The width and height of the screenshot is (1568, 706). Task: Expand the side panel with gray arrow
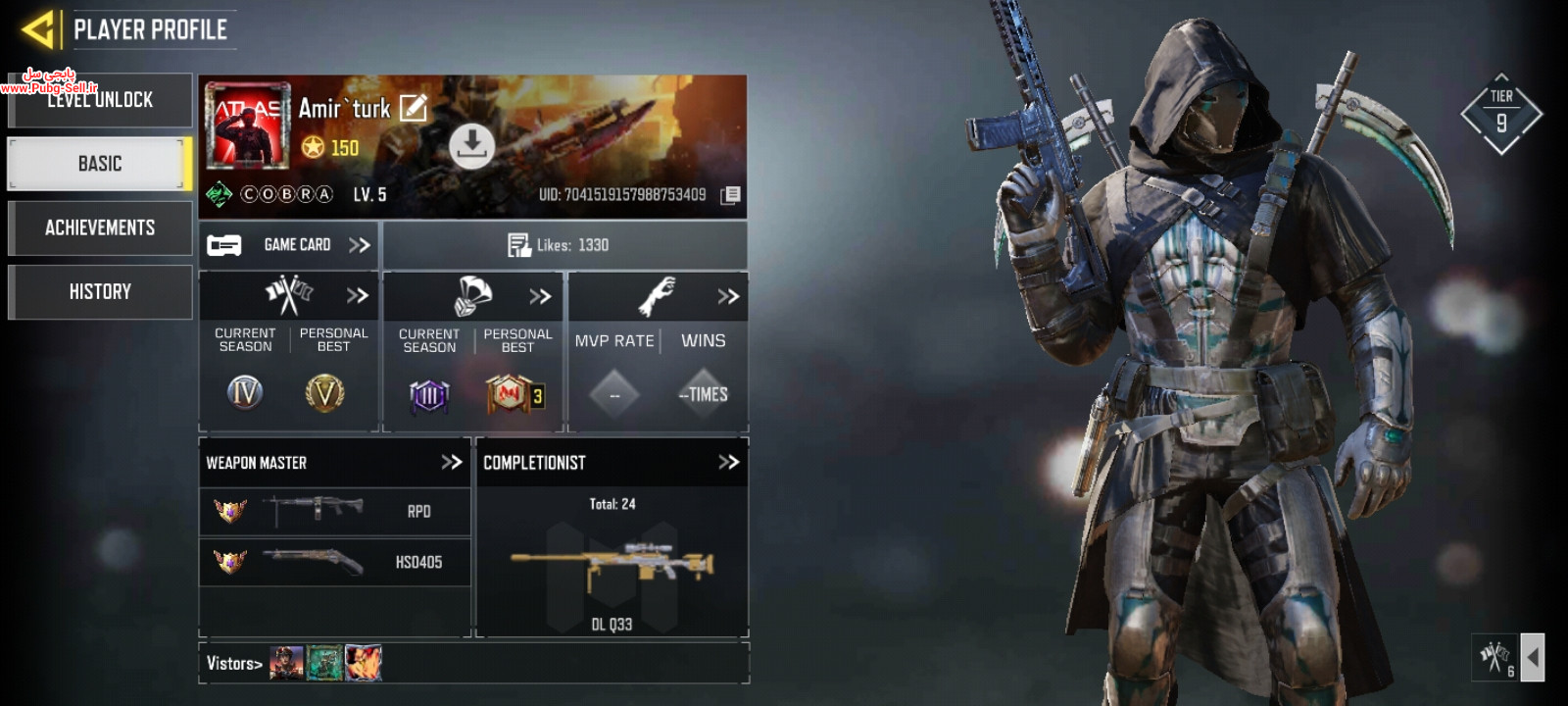pos(1533,657)
